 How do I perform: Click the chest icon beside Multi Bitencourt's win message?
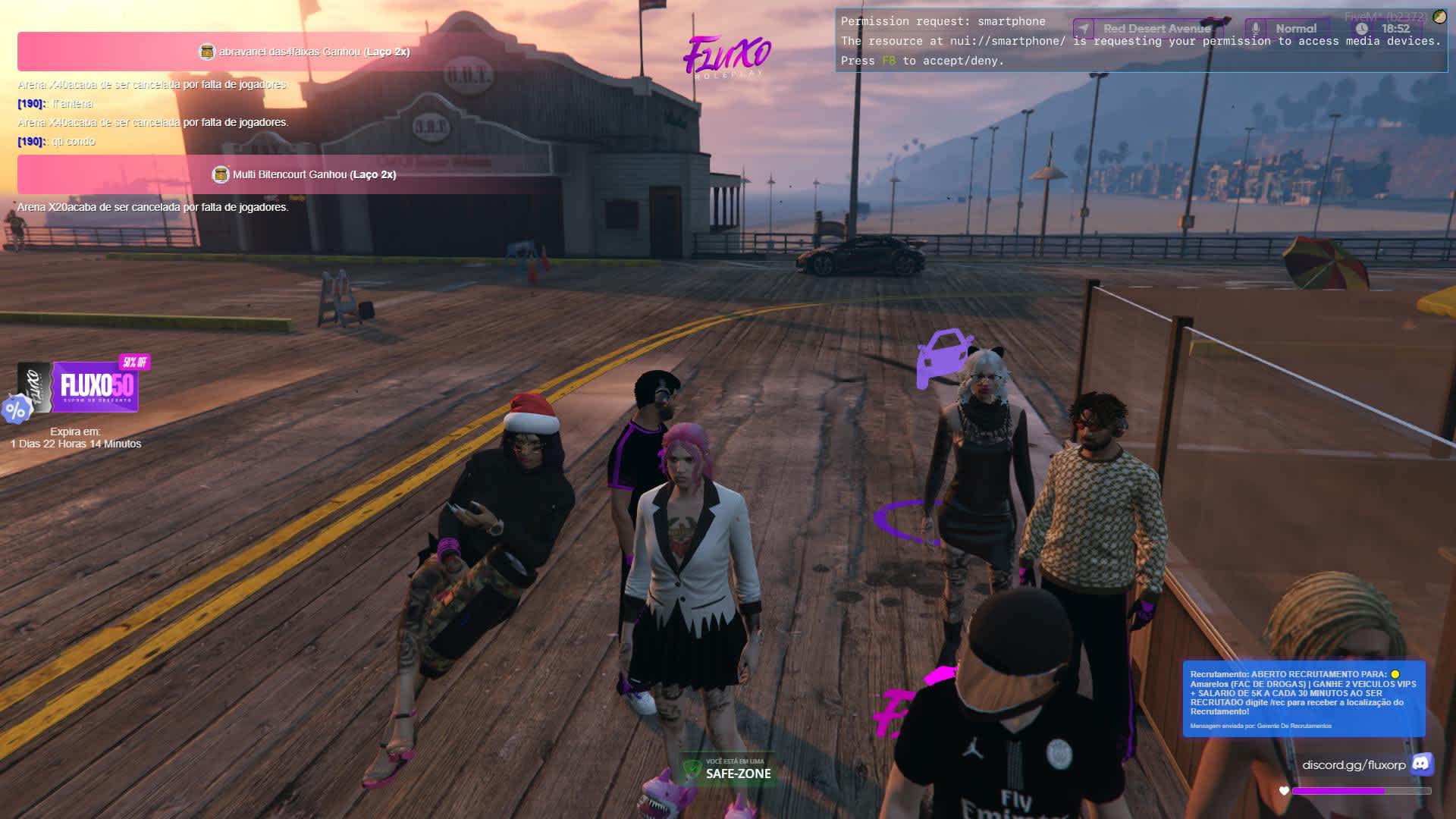coord(220,175)
